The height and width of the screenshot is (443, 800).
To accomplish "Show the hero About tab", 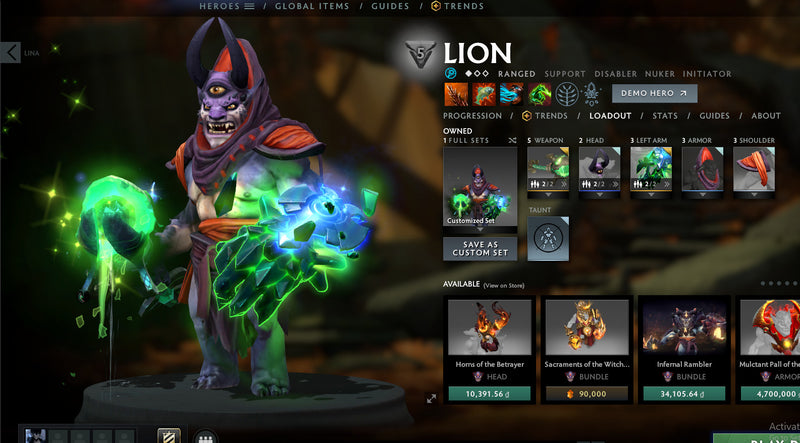I will 766,116.
